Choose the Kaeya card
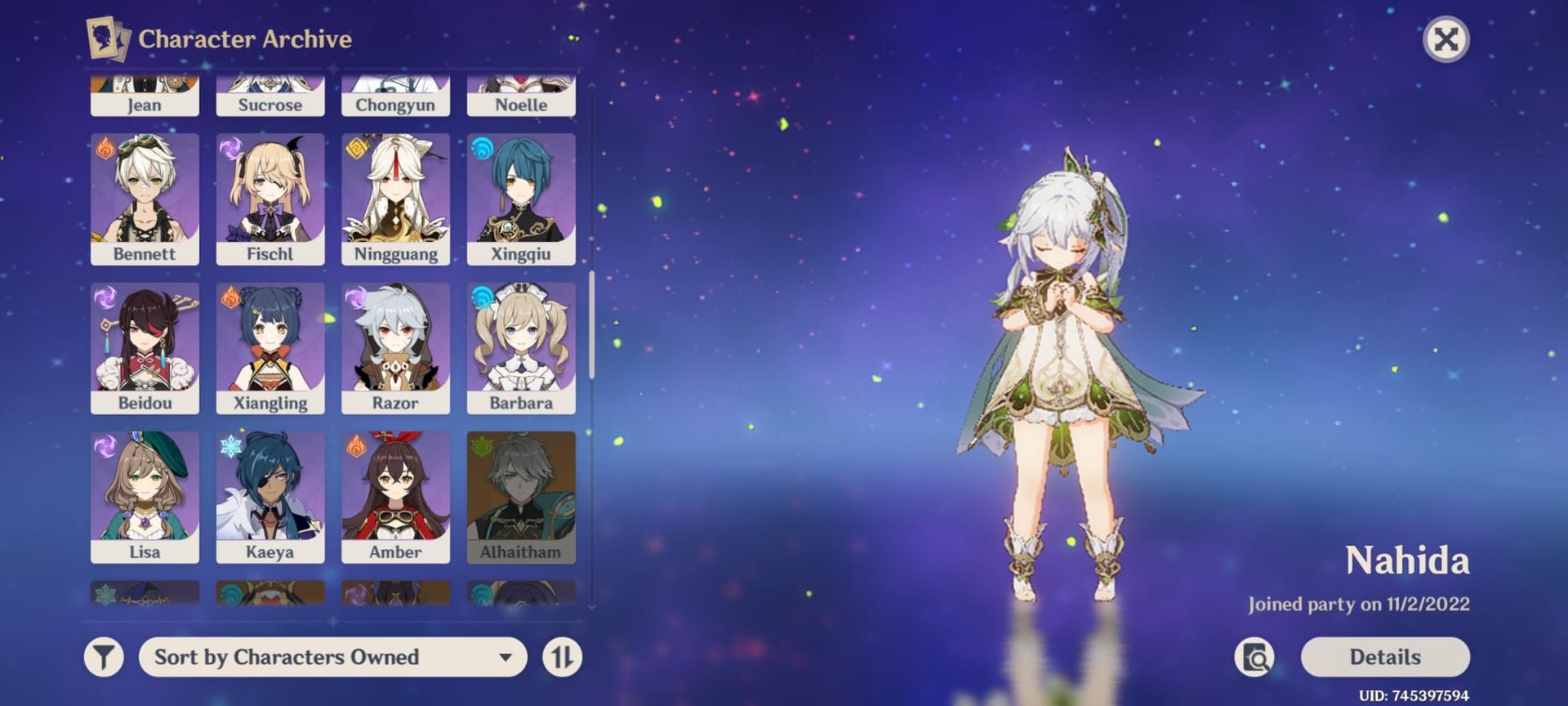Image resolution: width=1568 pixels, height=706 pixels. click(270, 497)
